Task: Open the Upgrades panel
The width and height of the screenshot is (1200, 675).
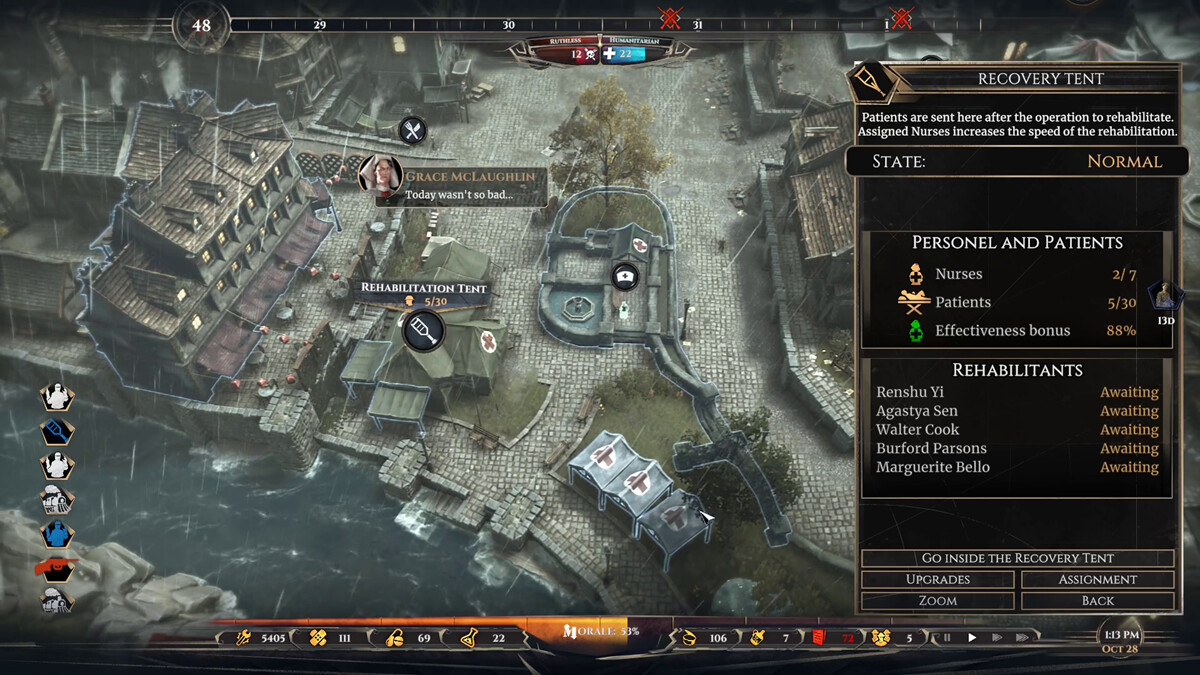Action: [938, 580]
